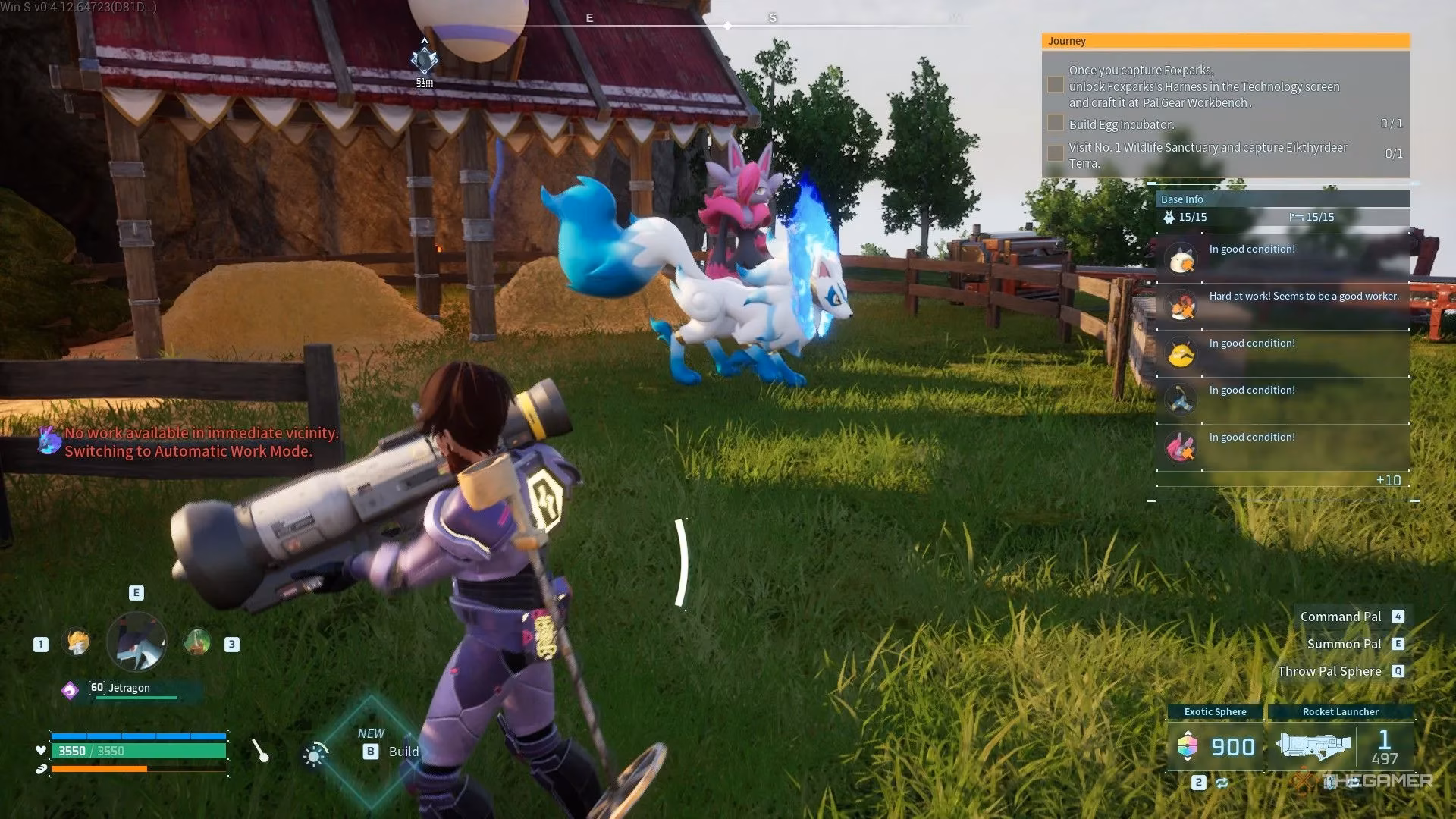Click the compass waypoint marker showing 53m

tap(425, 61)
